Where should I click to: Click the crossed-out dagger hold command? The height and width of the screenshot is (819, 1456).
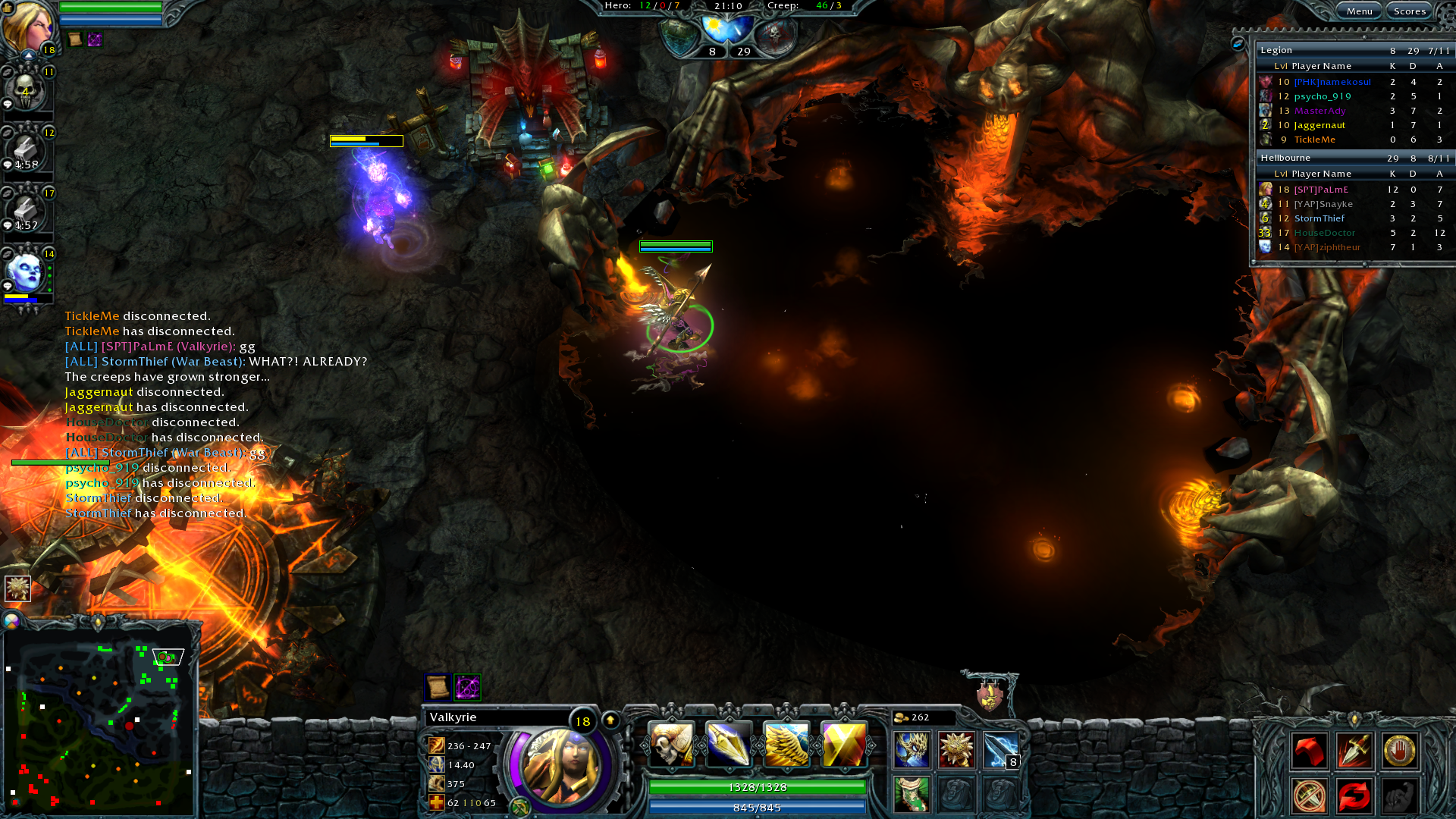click(1310, 795)
